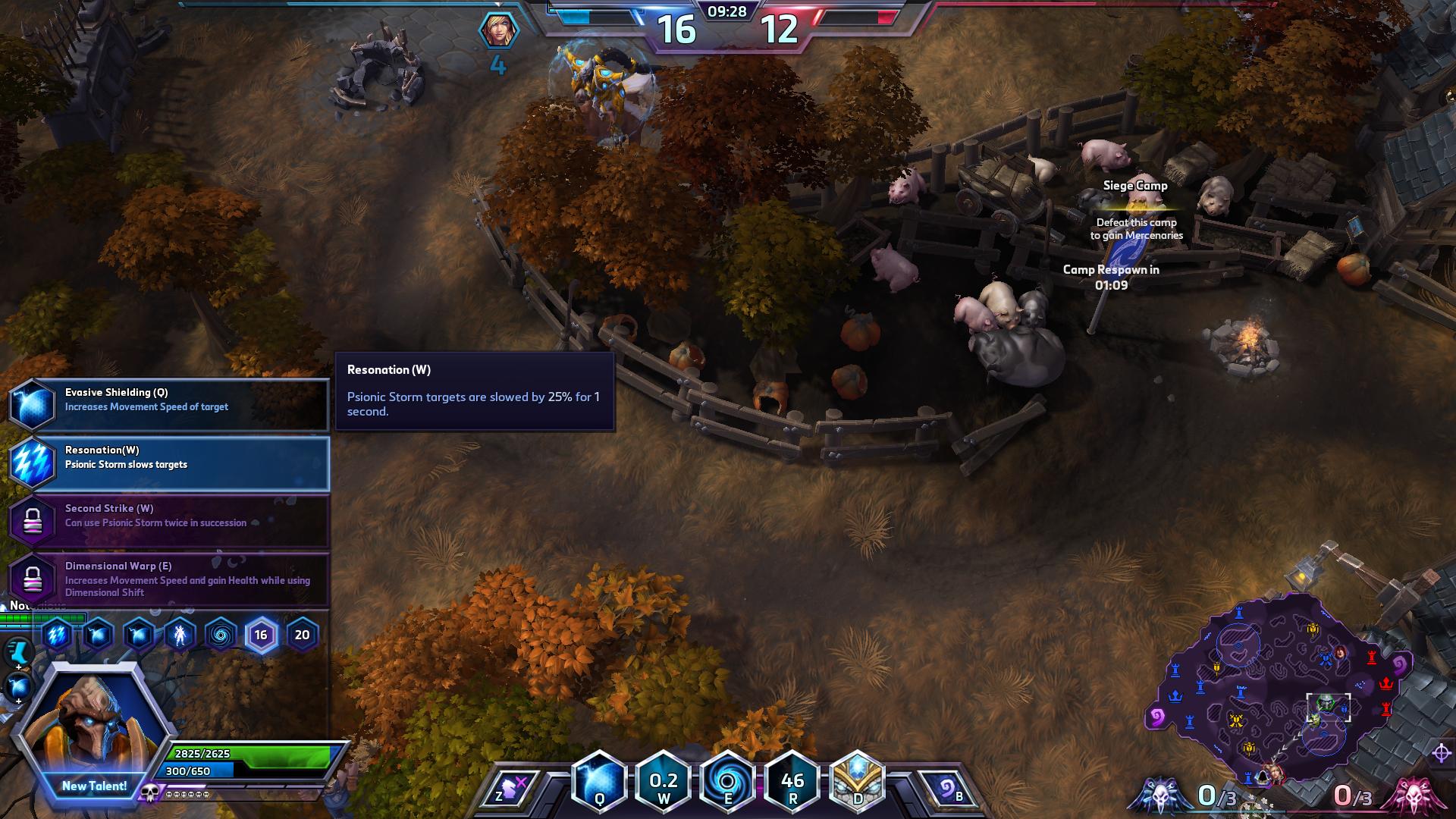View the lightning bolts talent tier icon
Image resolution: width=1456 pixels, height=819 pixels.
coord(57,635)
